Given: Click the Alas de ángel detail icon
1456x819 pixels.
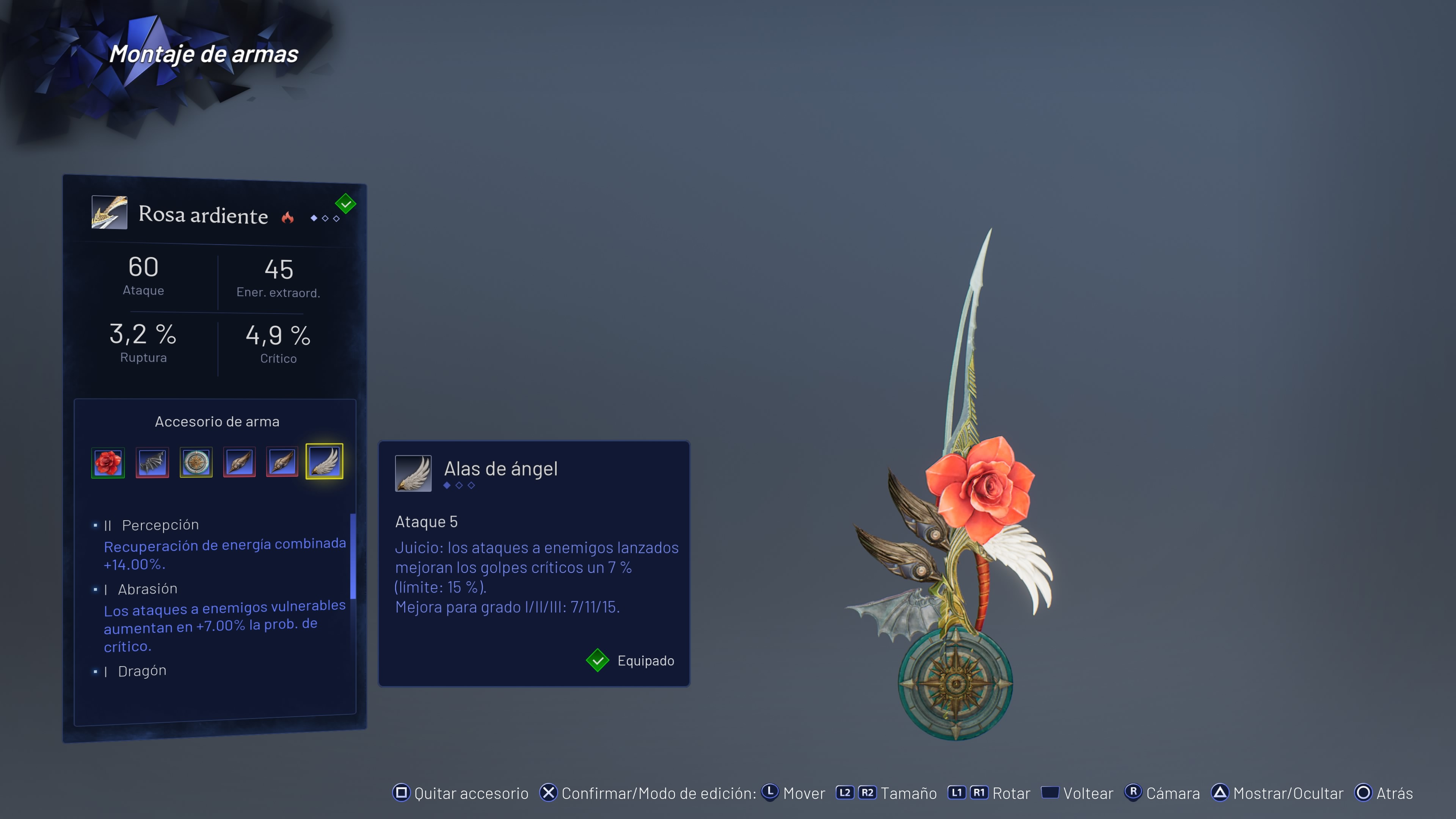Looking at the screenshot, I should click(413, 473).
